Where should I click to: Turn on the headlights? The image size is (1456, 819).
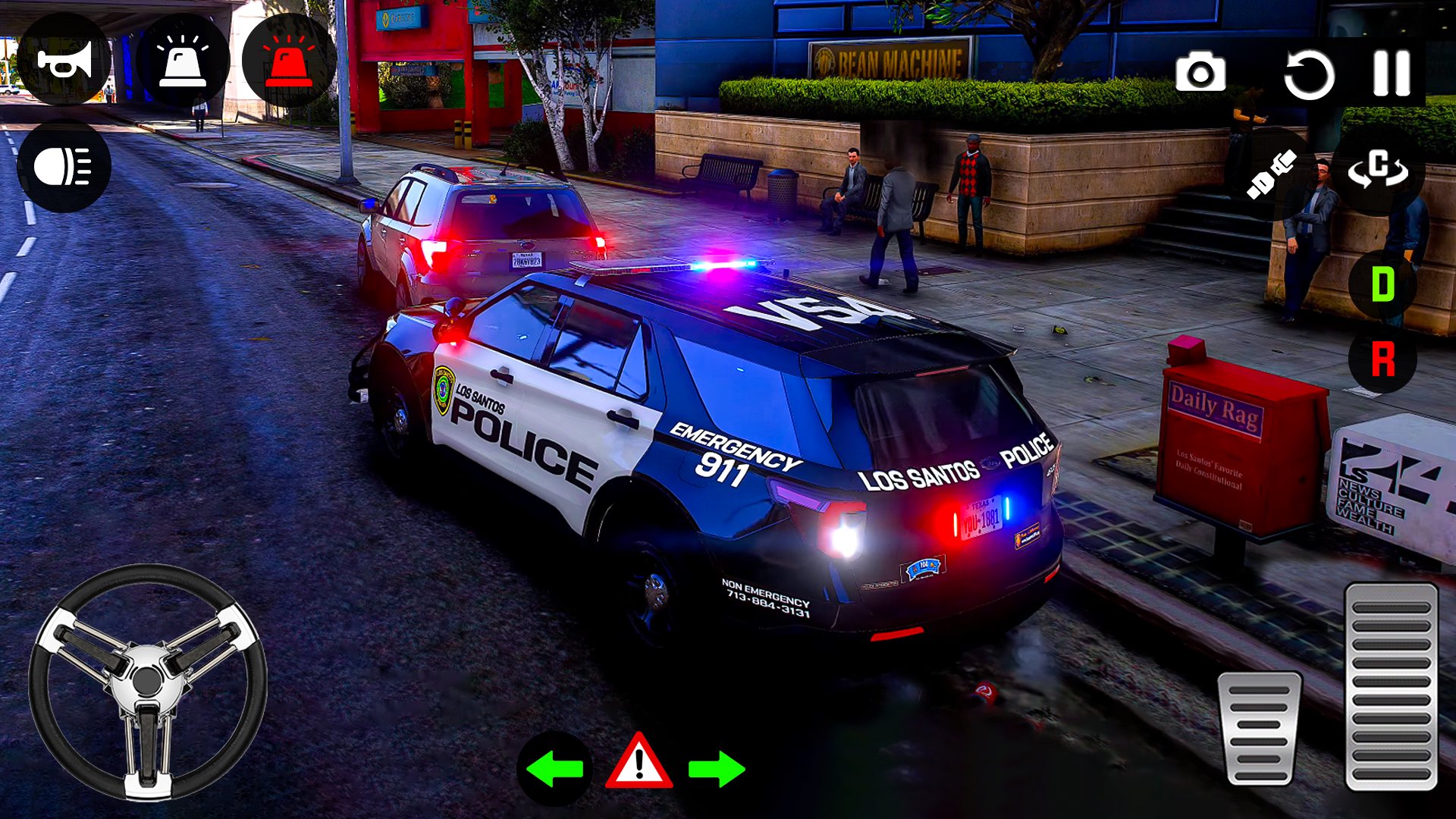pos(64,166)
